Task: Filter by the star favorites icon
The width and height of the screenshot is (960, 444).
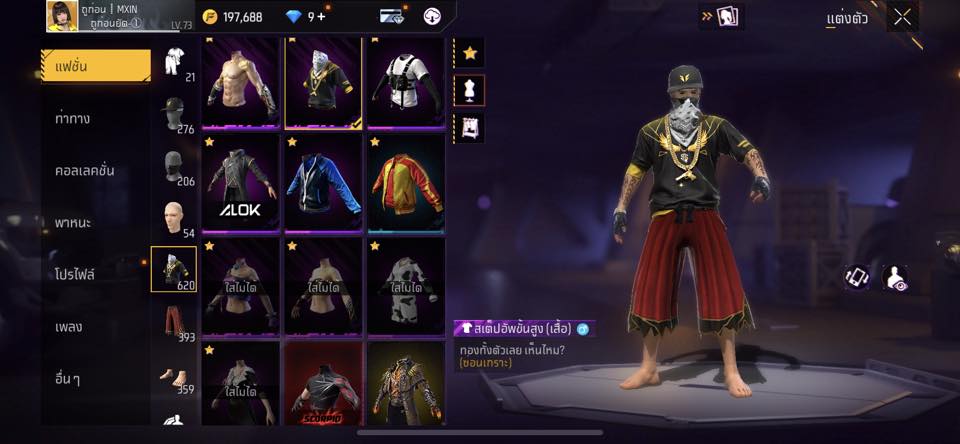Action: click(x=469, y=51)
